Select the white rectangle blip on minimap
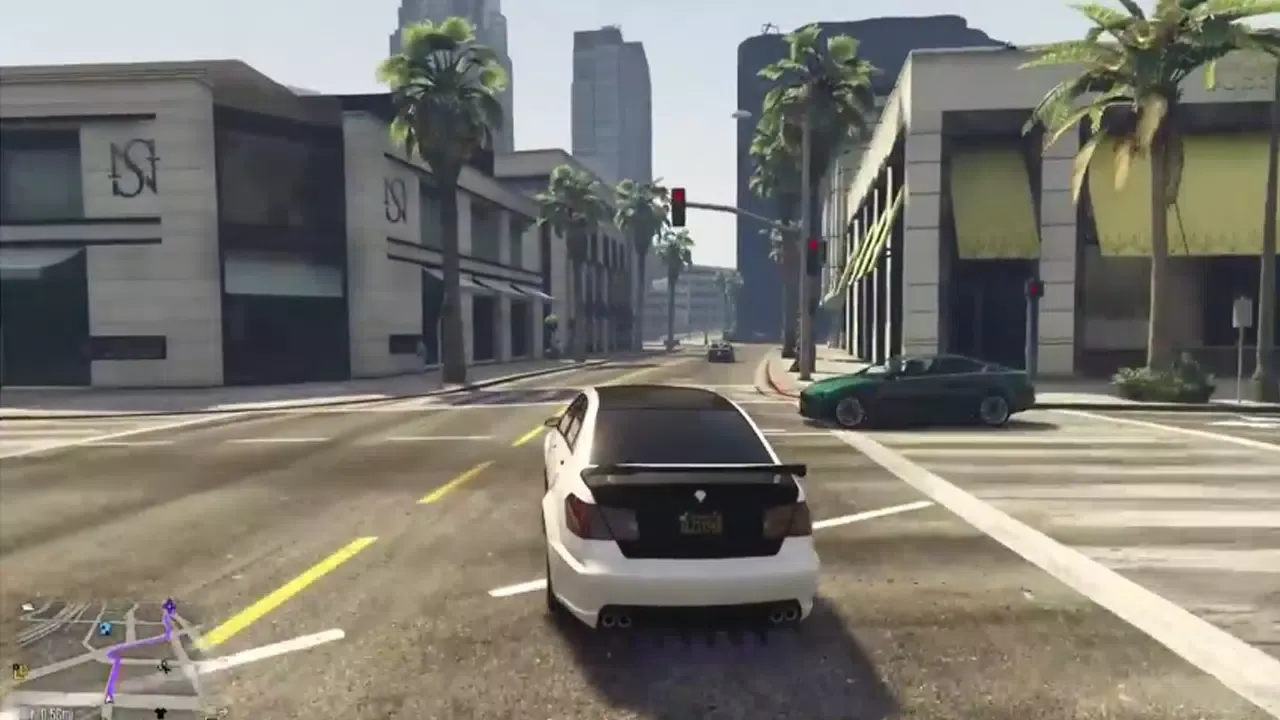This screenshot has width=1280, height=720. pyautogui.click(x=26, y=607)
